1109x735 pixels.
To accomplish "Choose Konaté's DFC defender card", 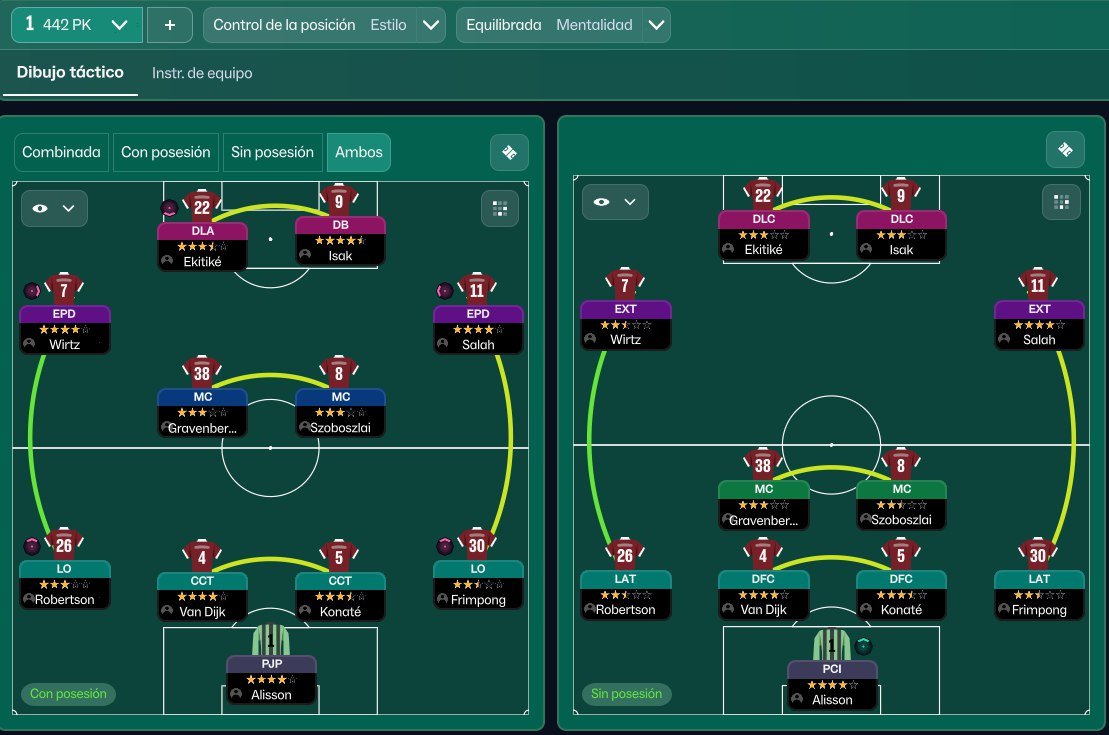I will click(x=901, y=594).
